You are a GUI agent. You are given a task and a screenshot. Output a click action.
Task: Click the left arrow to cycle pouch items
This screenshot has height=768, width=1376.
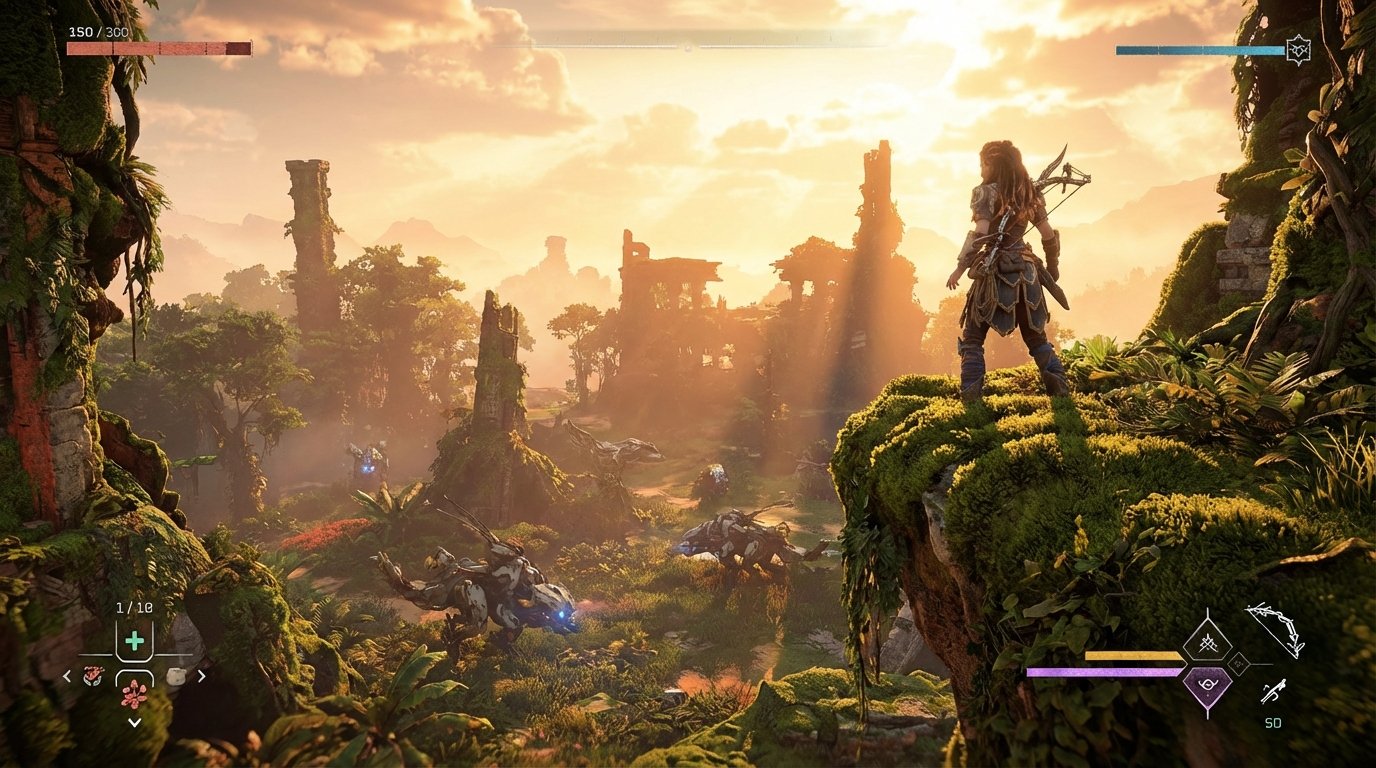pyautogui.click(x=66, y=675)
